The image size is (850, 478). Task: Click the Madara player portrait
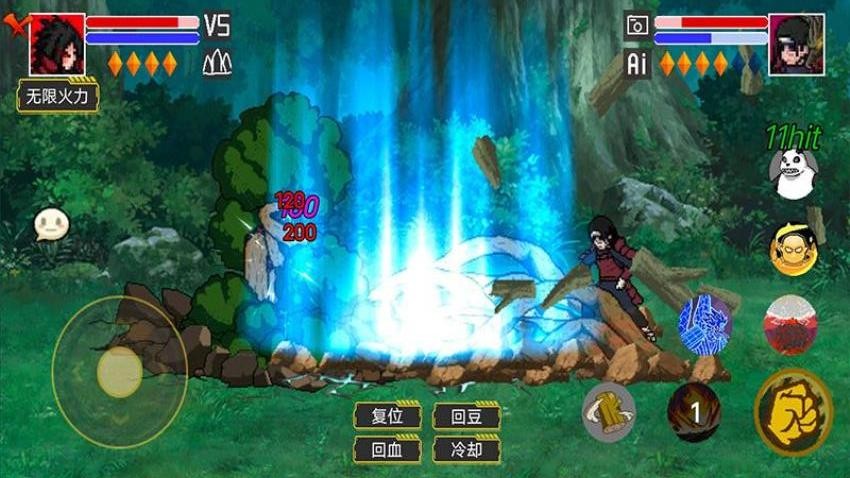coord(57,44)
